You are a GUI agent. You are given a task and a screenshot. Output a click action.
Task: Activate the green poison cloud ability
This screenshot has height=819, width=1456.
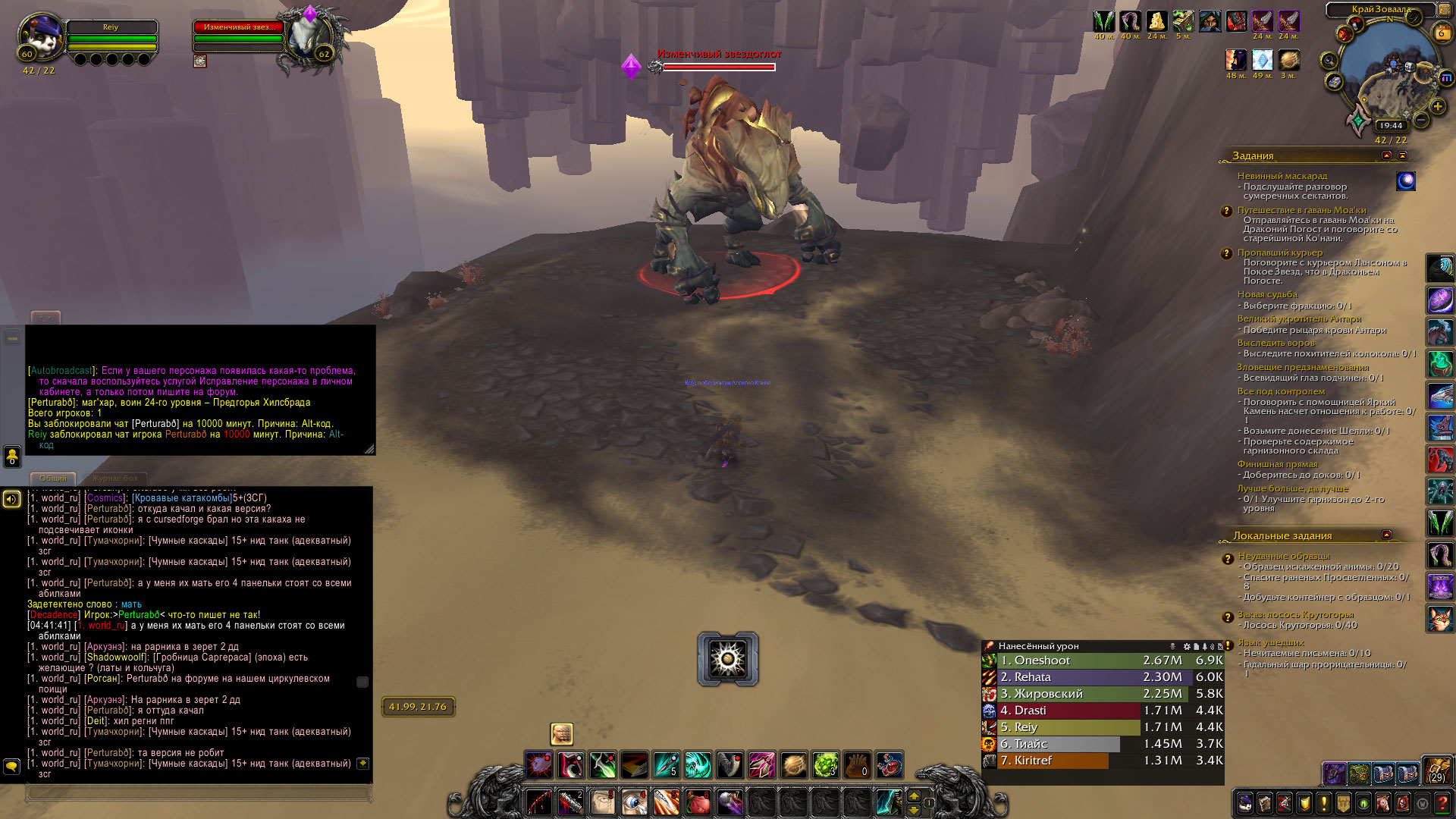[825, 765]
